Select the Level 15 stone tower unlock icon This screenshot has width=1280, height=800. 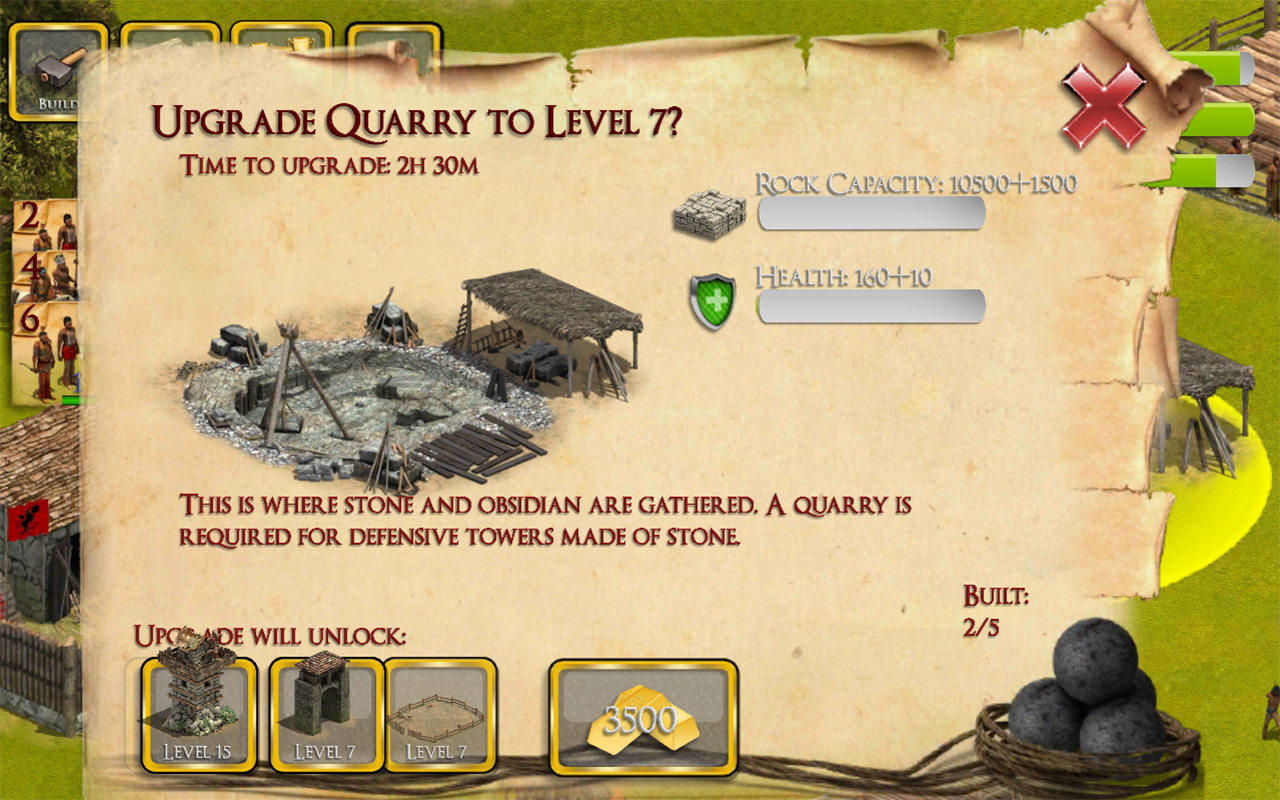[x=196, y=710]
